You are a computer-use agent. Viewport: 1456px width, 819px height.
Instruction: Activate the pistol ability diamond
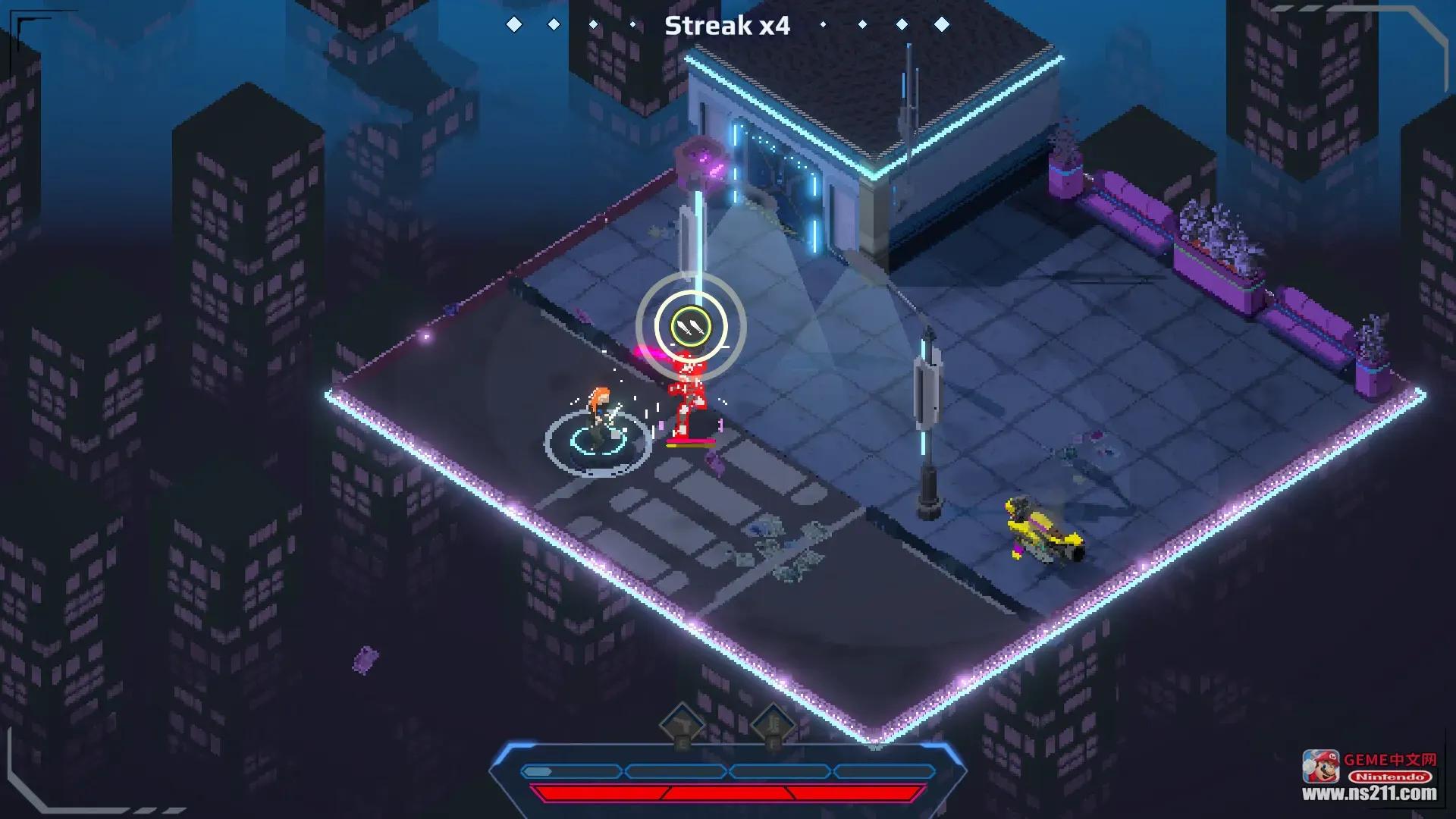tap(681, 726)
